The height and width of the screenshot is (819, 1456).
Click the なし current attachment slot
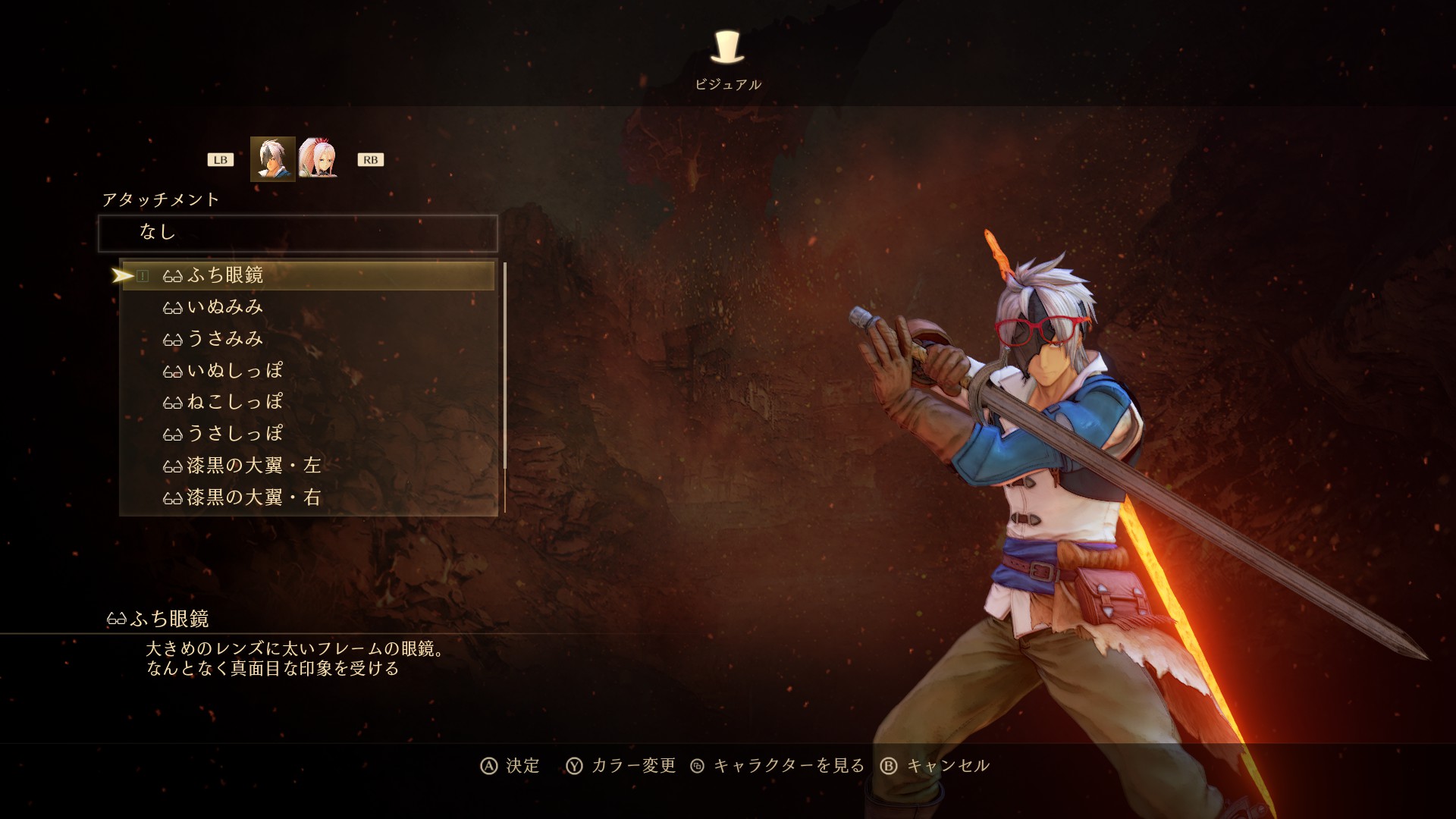(298, 233)
